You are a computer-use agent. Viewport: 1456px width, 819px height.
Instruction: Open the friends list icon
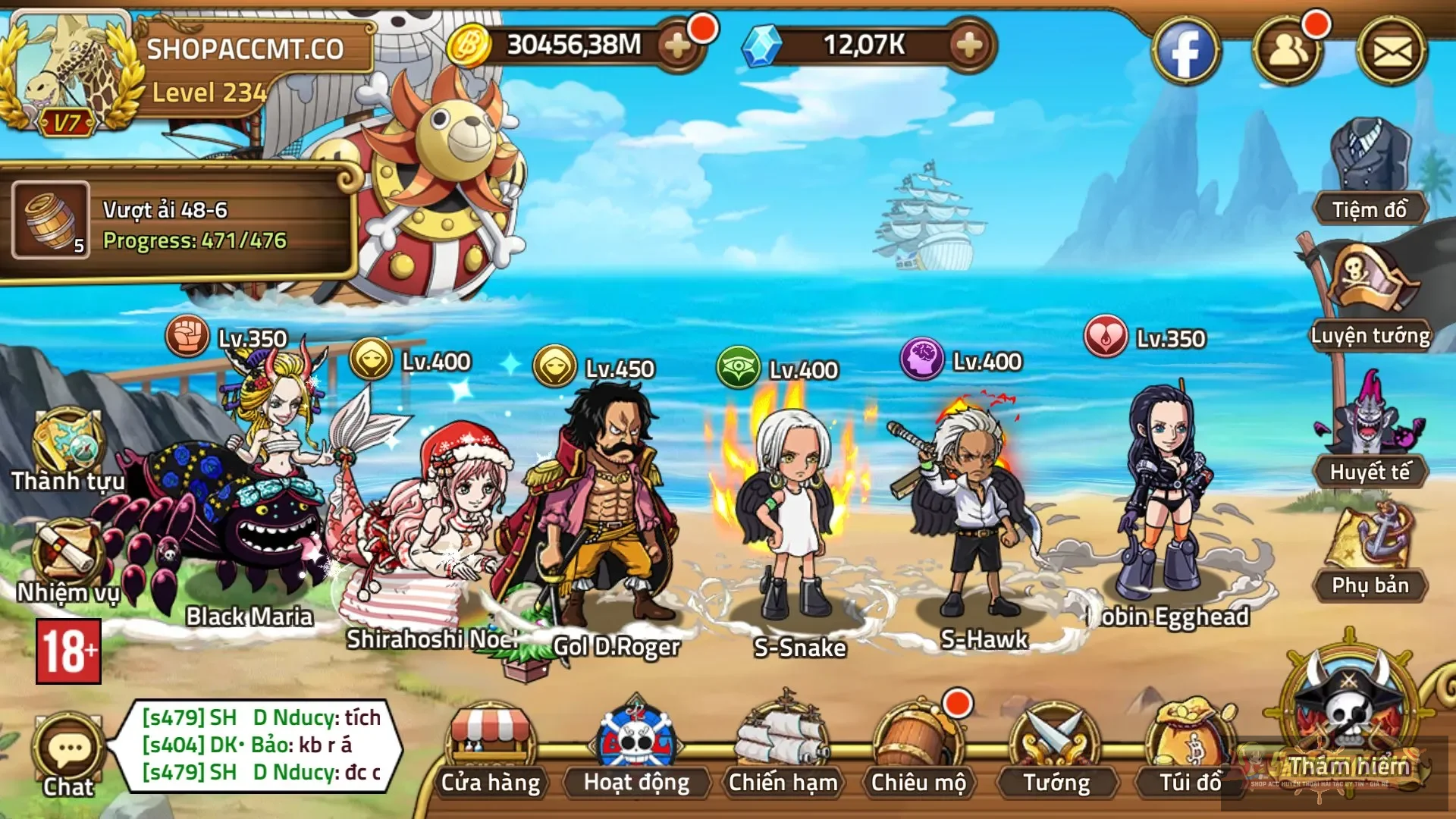(1287, 52)
